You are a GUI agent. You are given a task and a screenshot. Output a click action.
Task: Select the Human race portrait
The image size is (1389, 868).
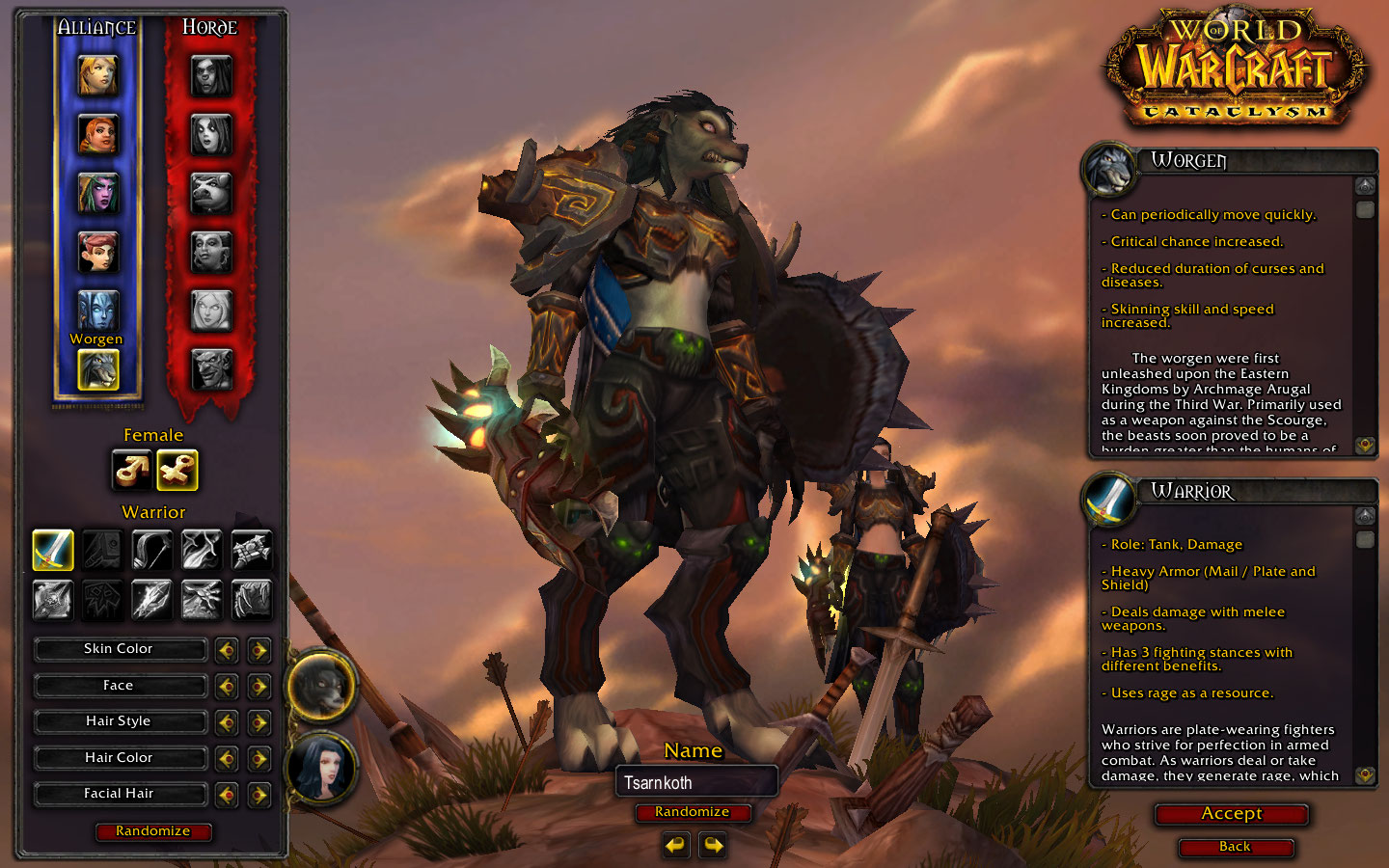(x=98, y=75)
